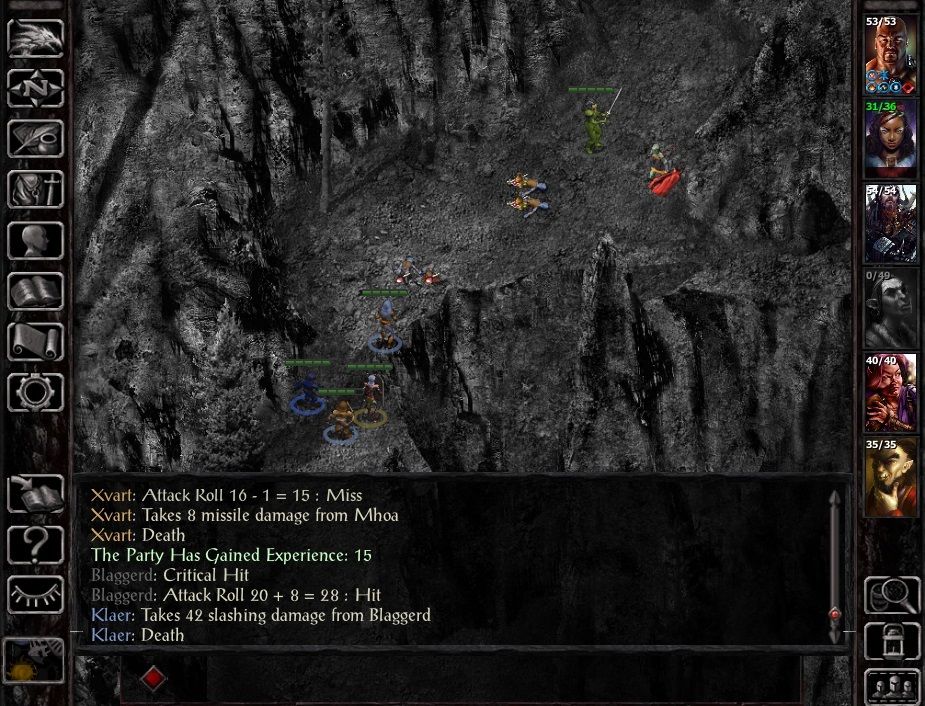Open the priest scroll button
This screenshot has width=925, height=706.
(x=36, y=342)
